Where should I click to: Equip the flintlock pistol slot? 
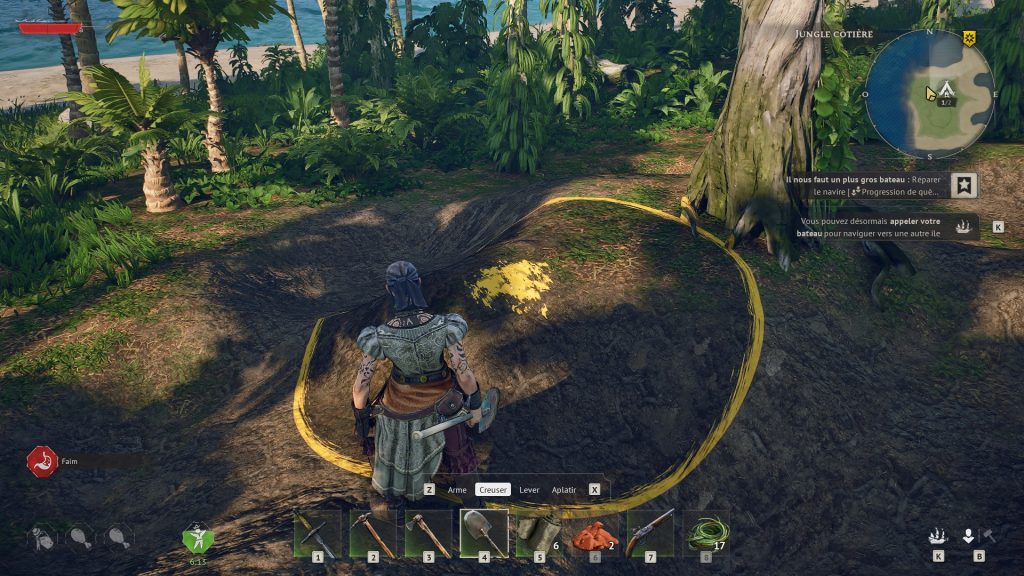click(650, 532)
